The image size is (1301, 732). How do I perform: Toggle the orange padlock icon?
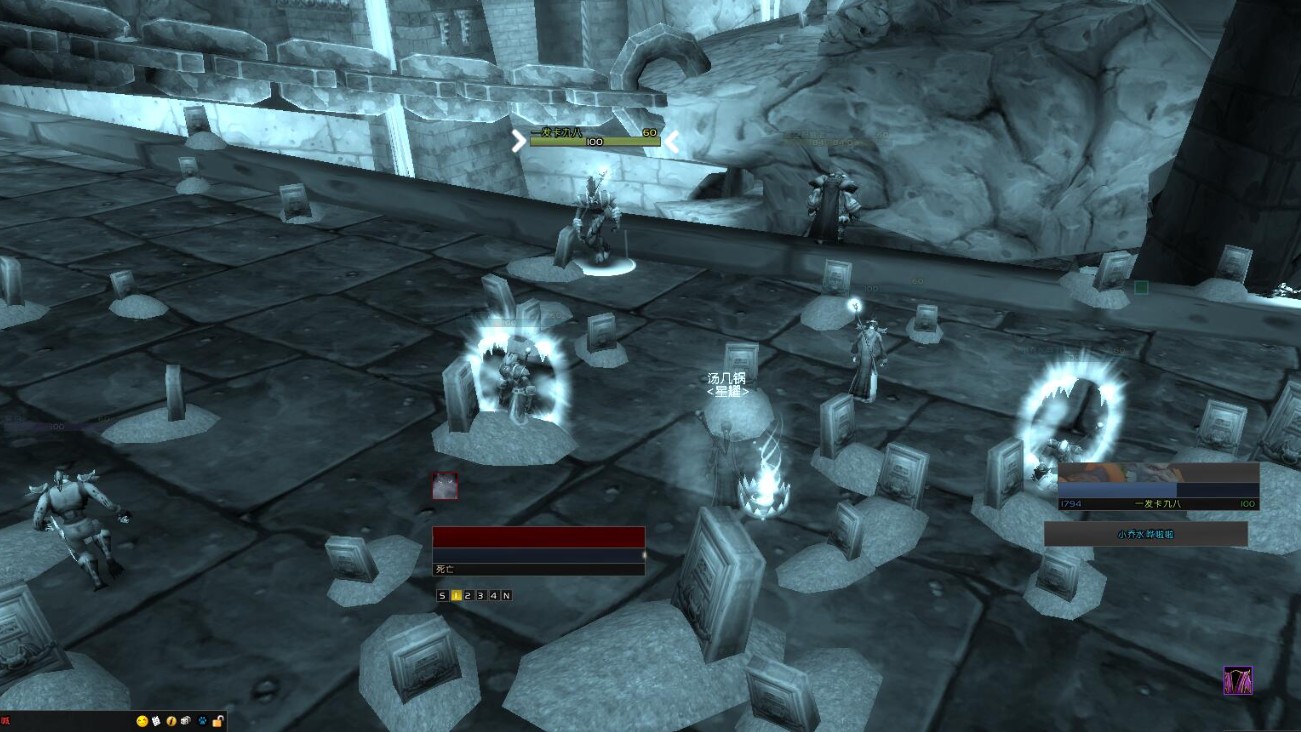click(217, 720)
